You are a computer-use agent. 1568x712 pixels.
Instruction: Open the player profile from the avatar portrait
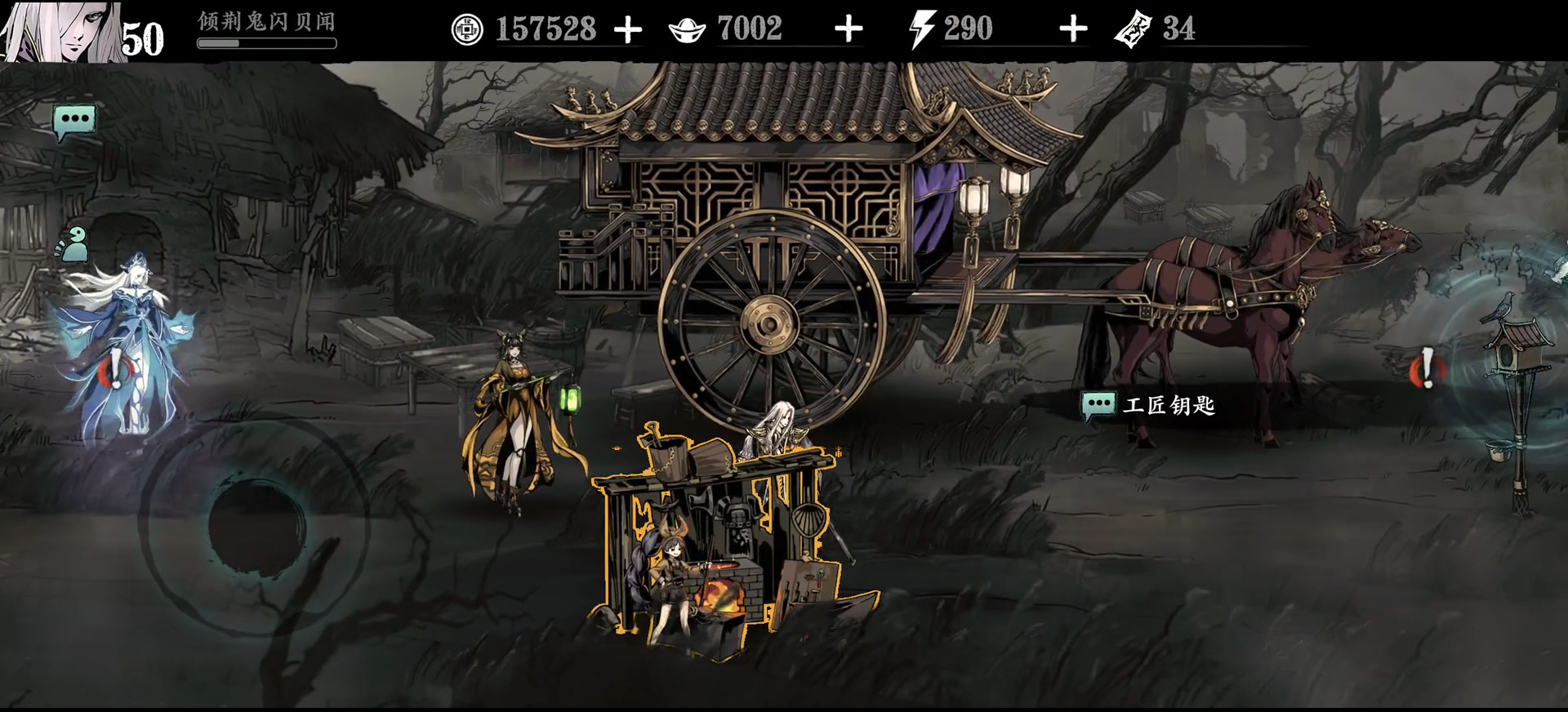click(61, 31)
